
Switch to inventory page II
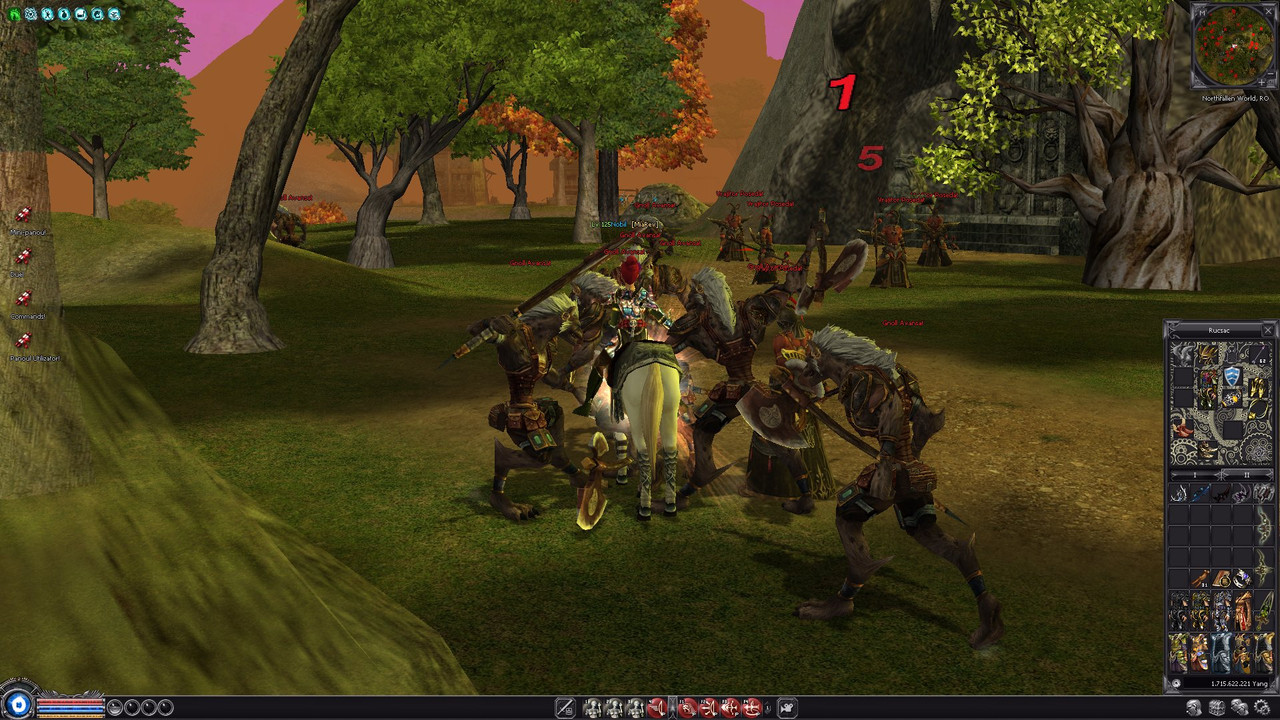click(1245, 474)
